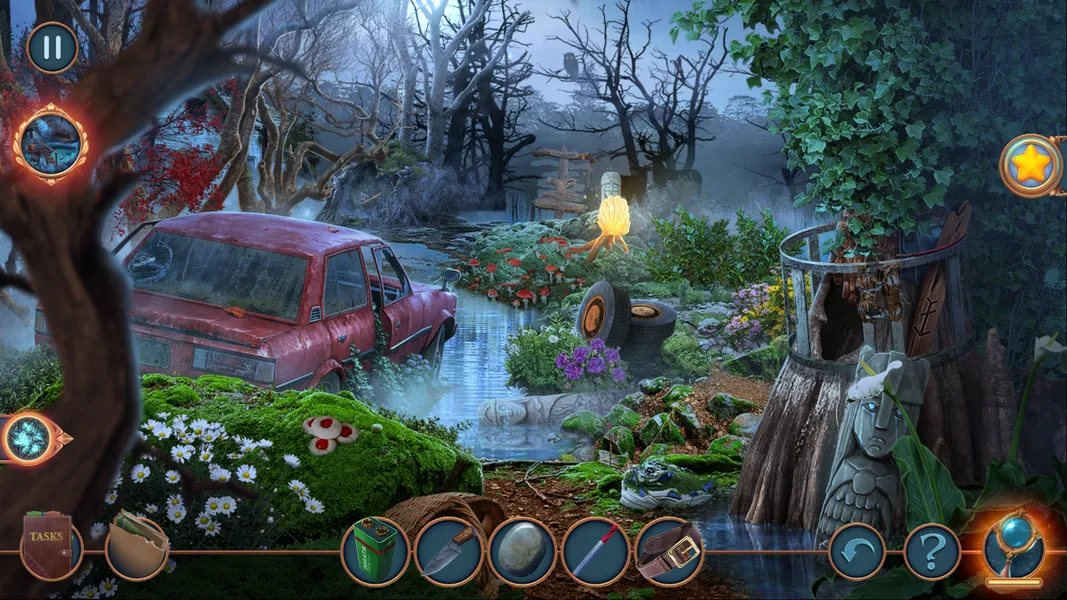Image resolution: width=1067 pixels, height=600 pixels.
Task: Open the Tasks journal book
Action: tap(49, 548)
